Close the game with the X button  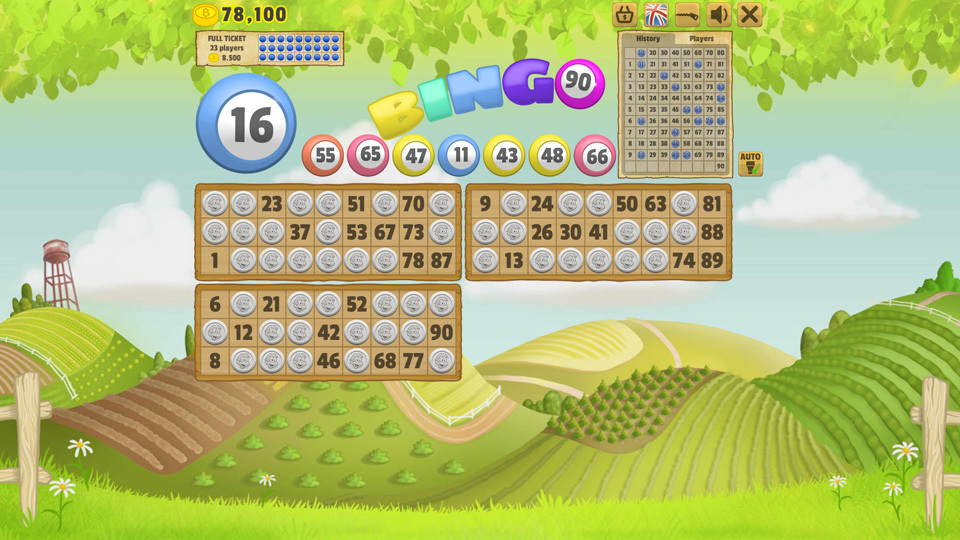pyautogui.click(x=749, y=14)
